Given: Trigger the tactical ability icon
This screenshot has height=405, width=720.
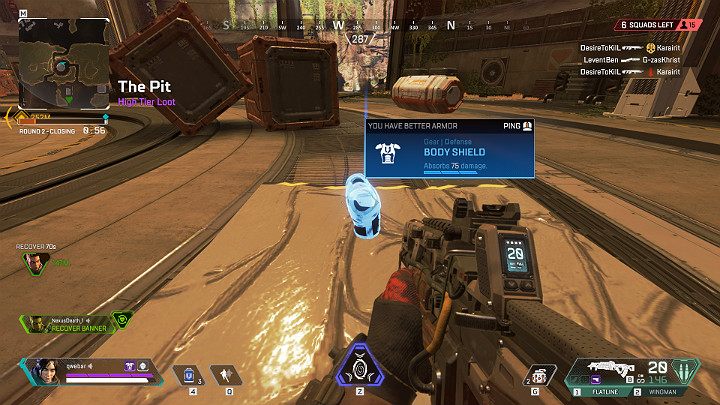Looking at the screenshot, I should pyautogui.click(x=229, y=375).
